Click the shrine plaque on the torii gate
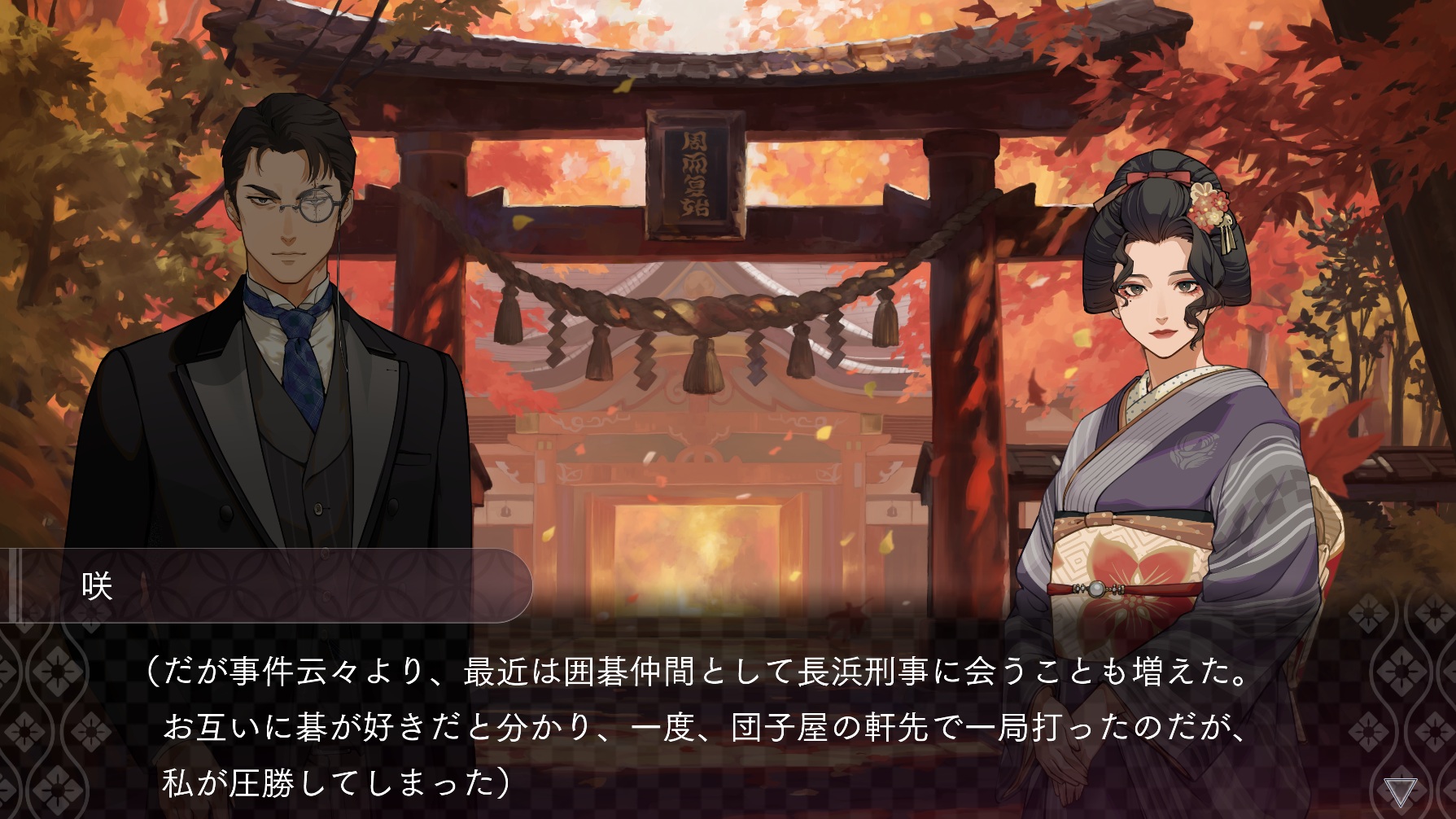Viewport: 1456px width, 819px height. tap(696, 175)
